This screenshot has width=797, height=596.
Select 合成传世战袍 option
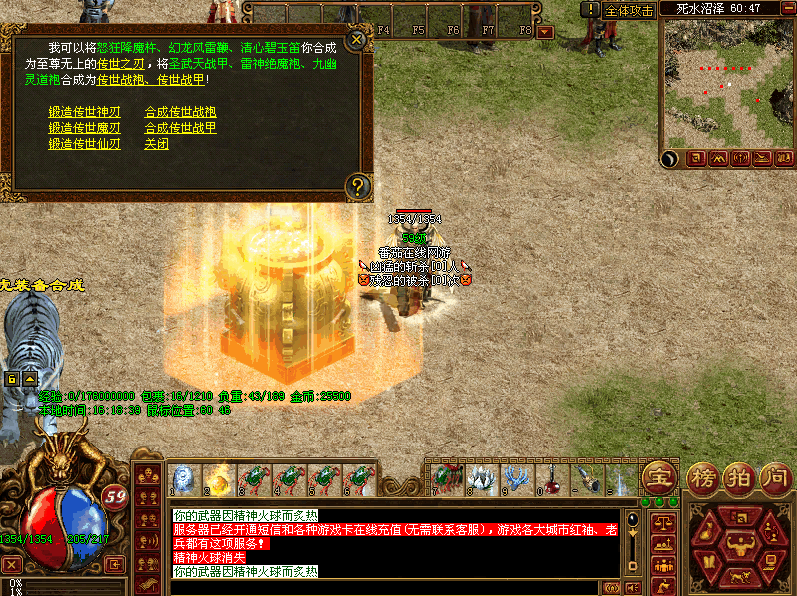coord(181,112)
